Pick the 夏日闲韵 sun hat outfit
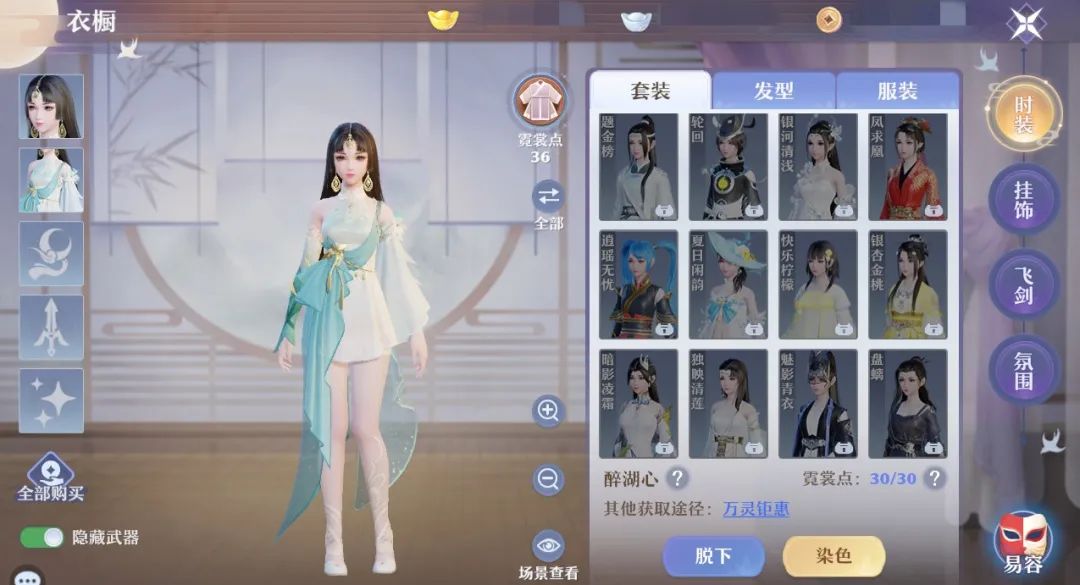Screen dimensions: 1080x585 [x=728, y=285]
